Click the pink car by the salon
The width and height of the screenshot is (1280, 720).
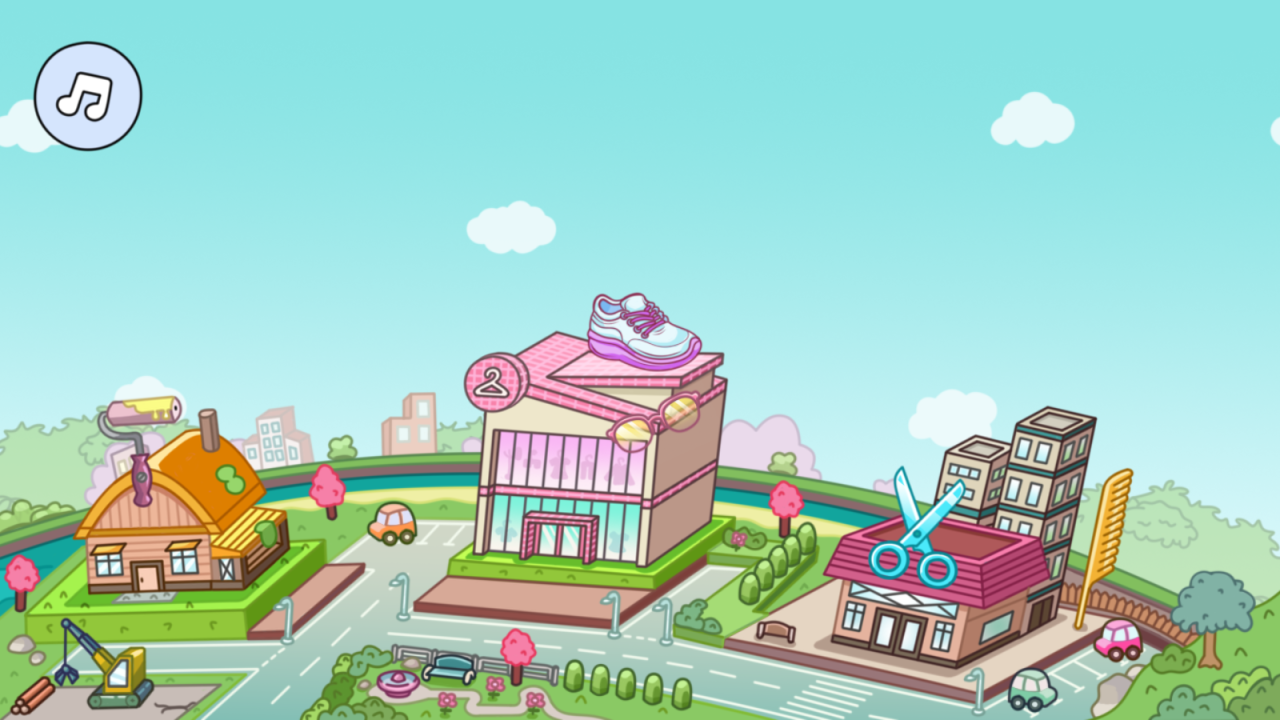1118,638
